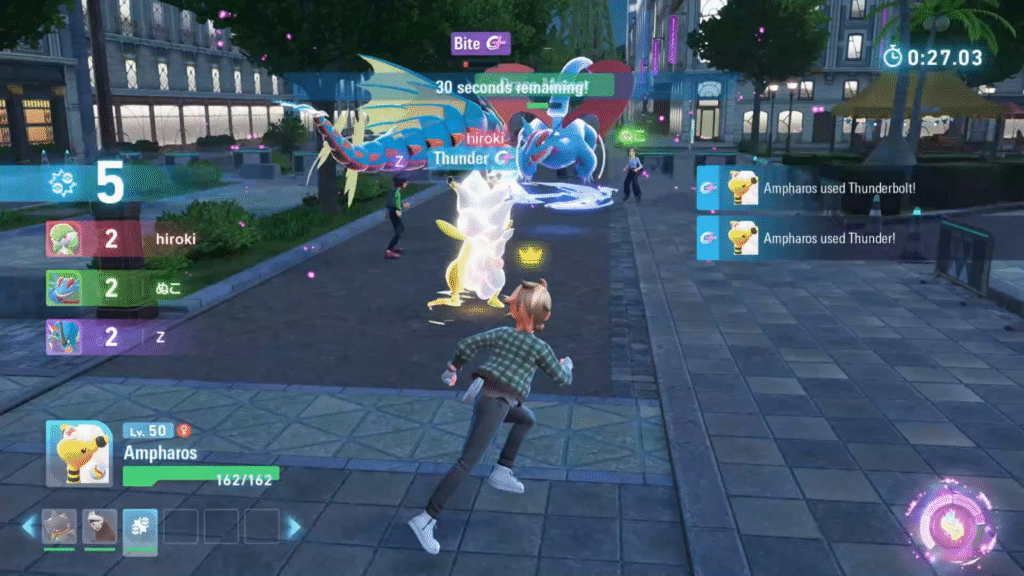
Task: Select the Ampharos portrait
Action: tap(77, 453)
